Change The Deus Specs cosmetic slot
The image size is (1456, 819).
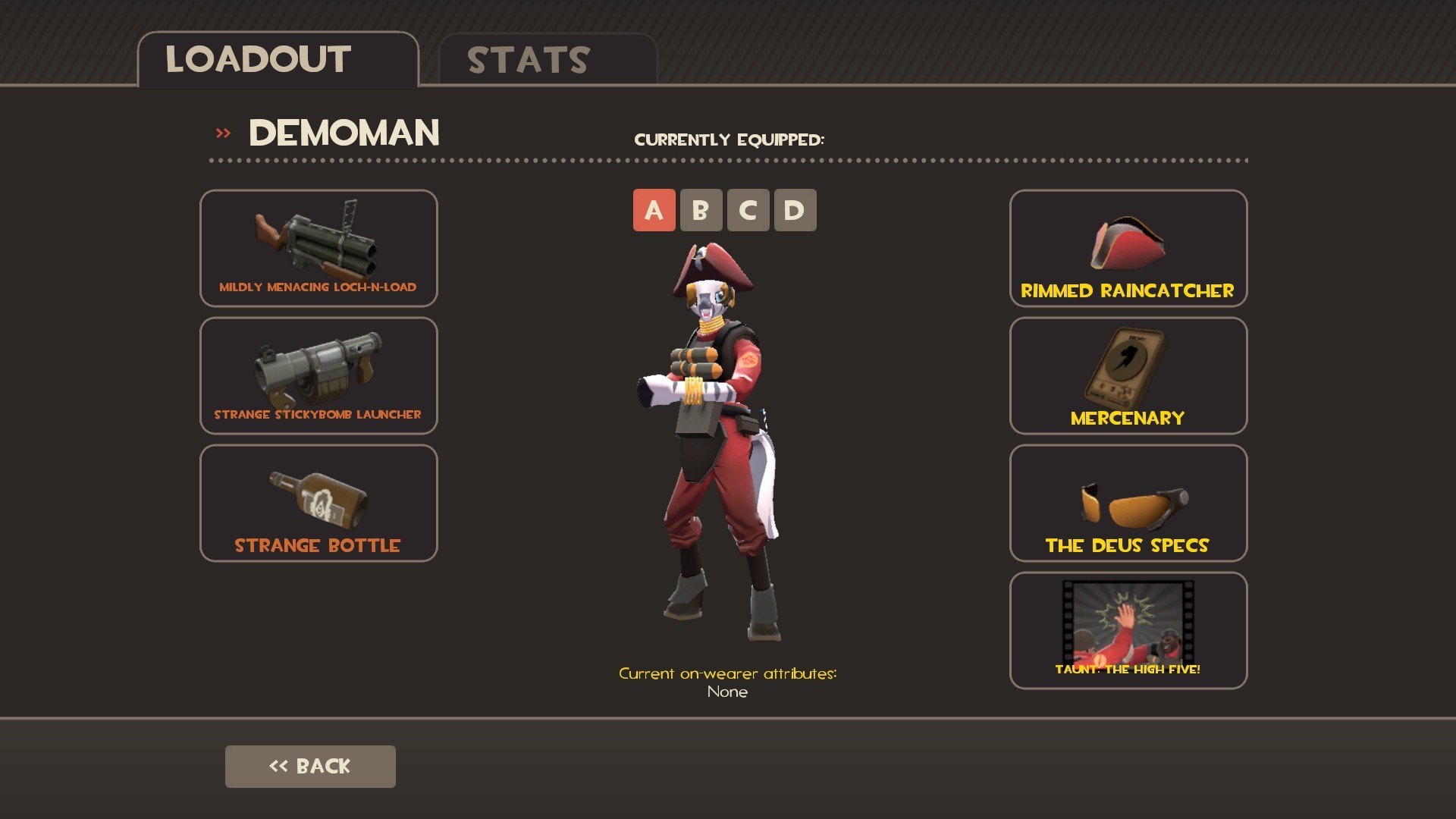click(x=1128, y=503)
